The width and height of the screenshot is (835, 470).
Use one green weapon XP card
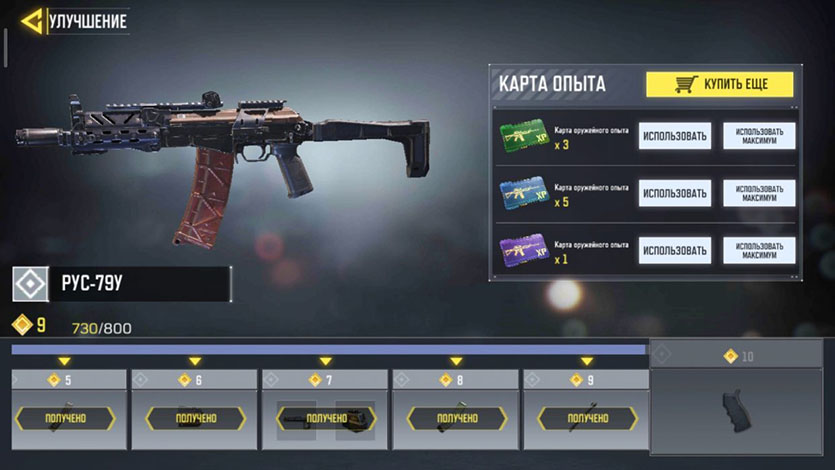tap(675, 136)
